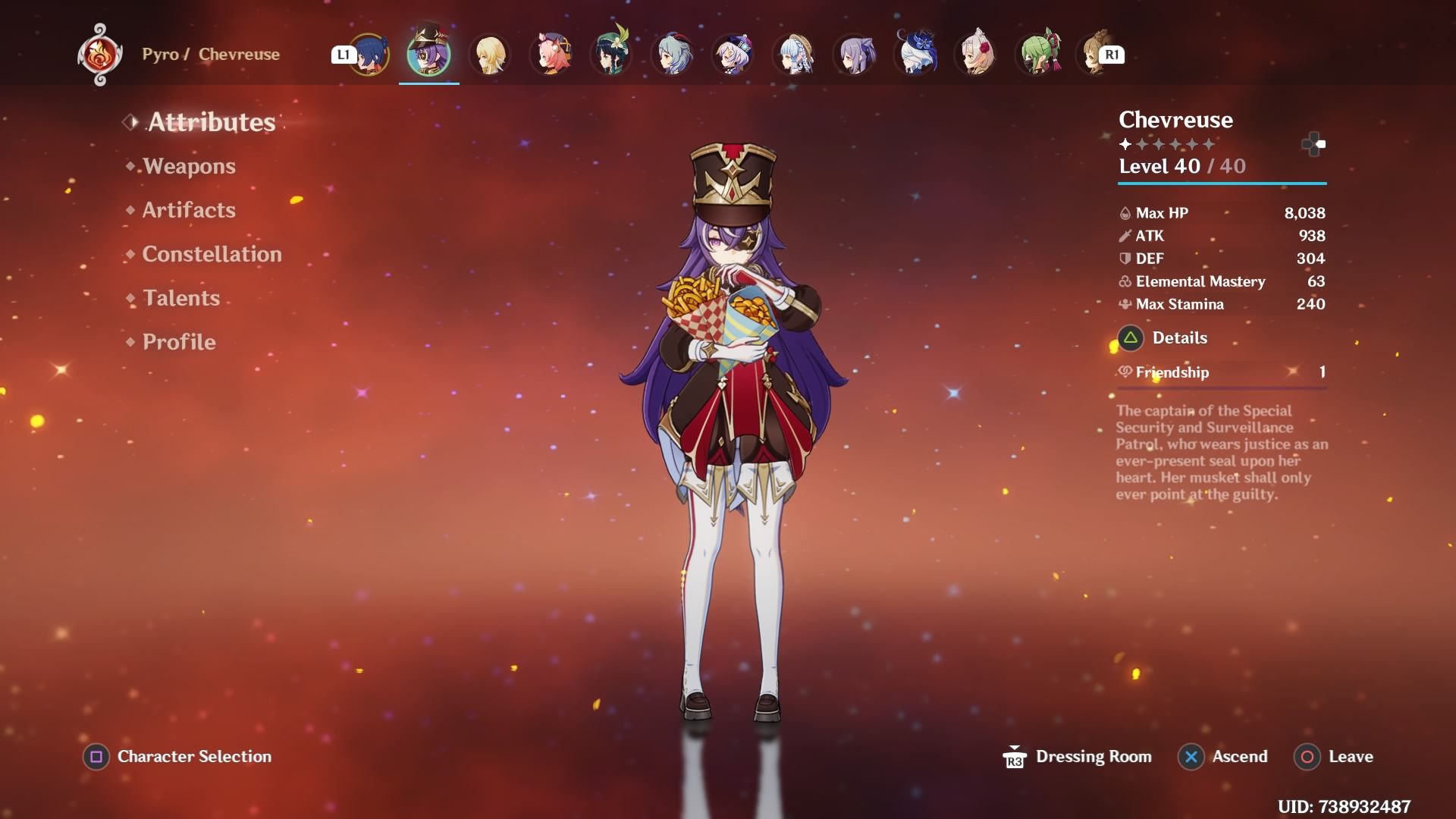This screenshot has height=819, width=1456.
Task: Click the Friendship icon beside level 1
Action: click(x=1124, y=372)
